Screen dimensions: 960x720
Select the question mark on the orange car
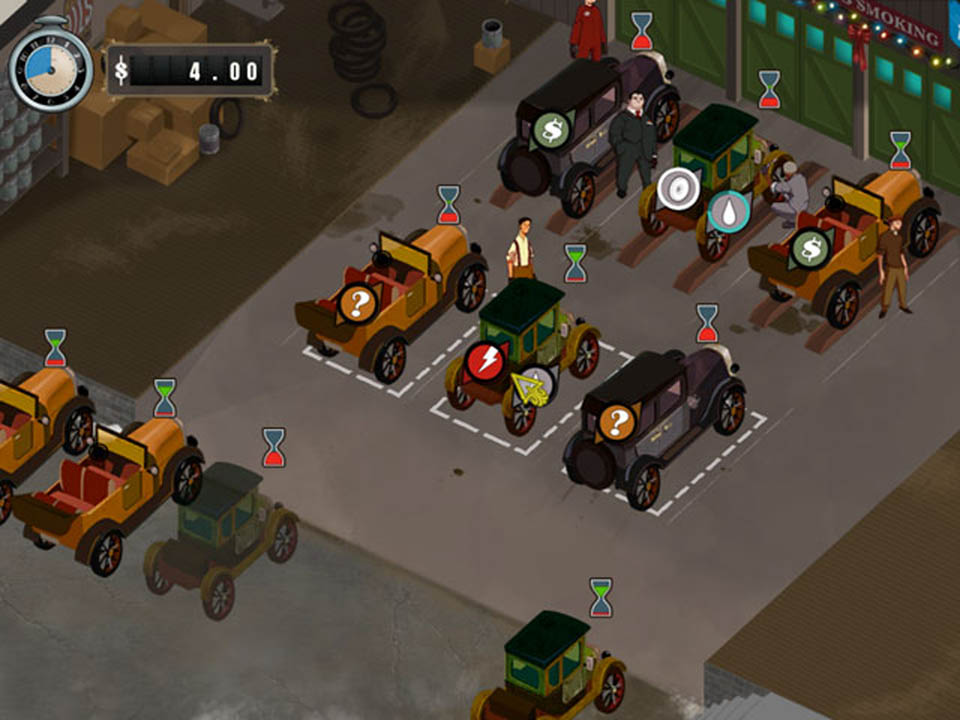pos(357,303)
